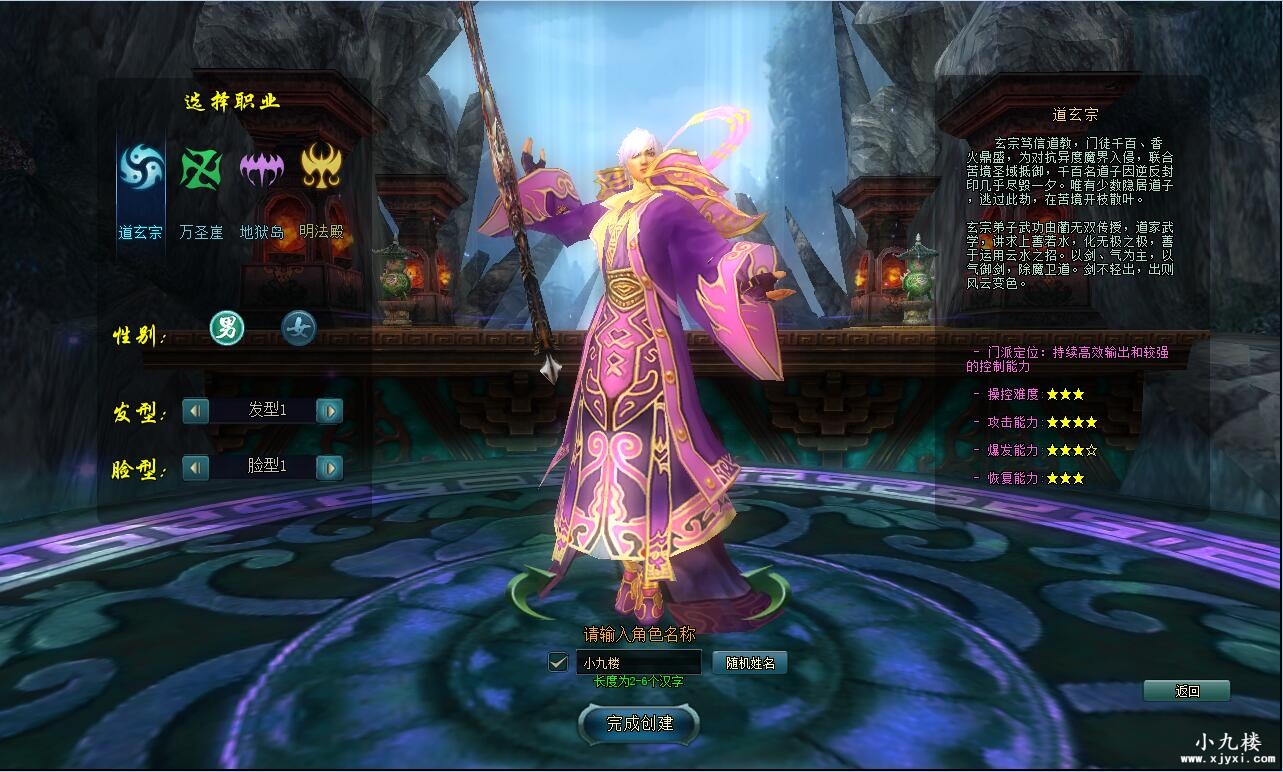Select female gender 女
The height and width of the screenshot is (772, 1283).
[298, 328]
